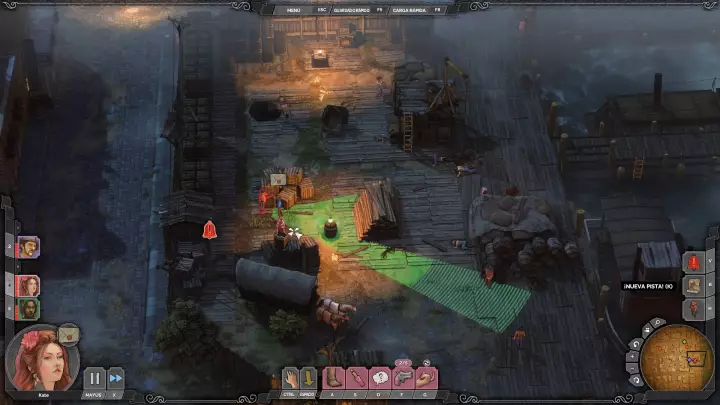The width and height of the screenshot is (720, 405).
Task: Open the clue notes page button
Action: coord(694,285)
